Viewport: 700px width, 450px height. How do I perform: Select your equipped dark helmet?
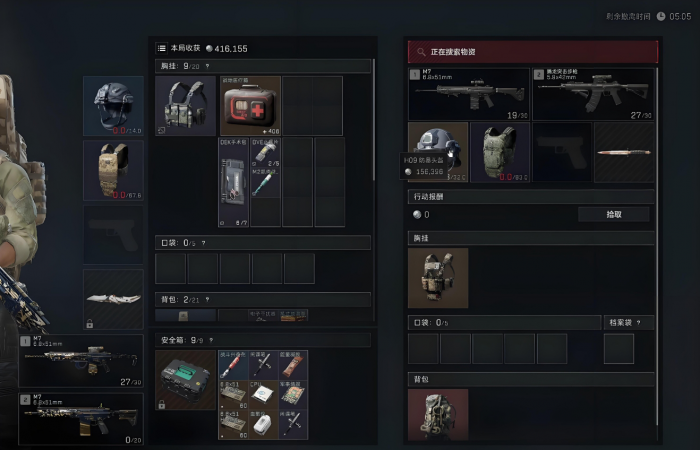[113, 105]
